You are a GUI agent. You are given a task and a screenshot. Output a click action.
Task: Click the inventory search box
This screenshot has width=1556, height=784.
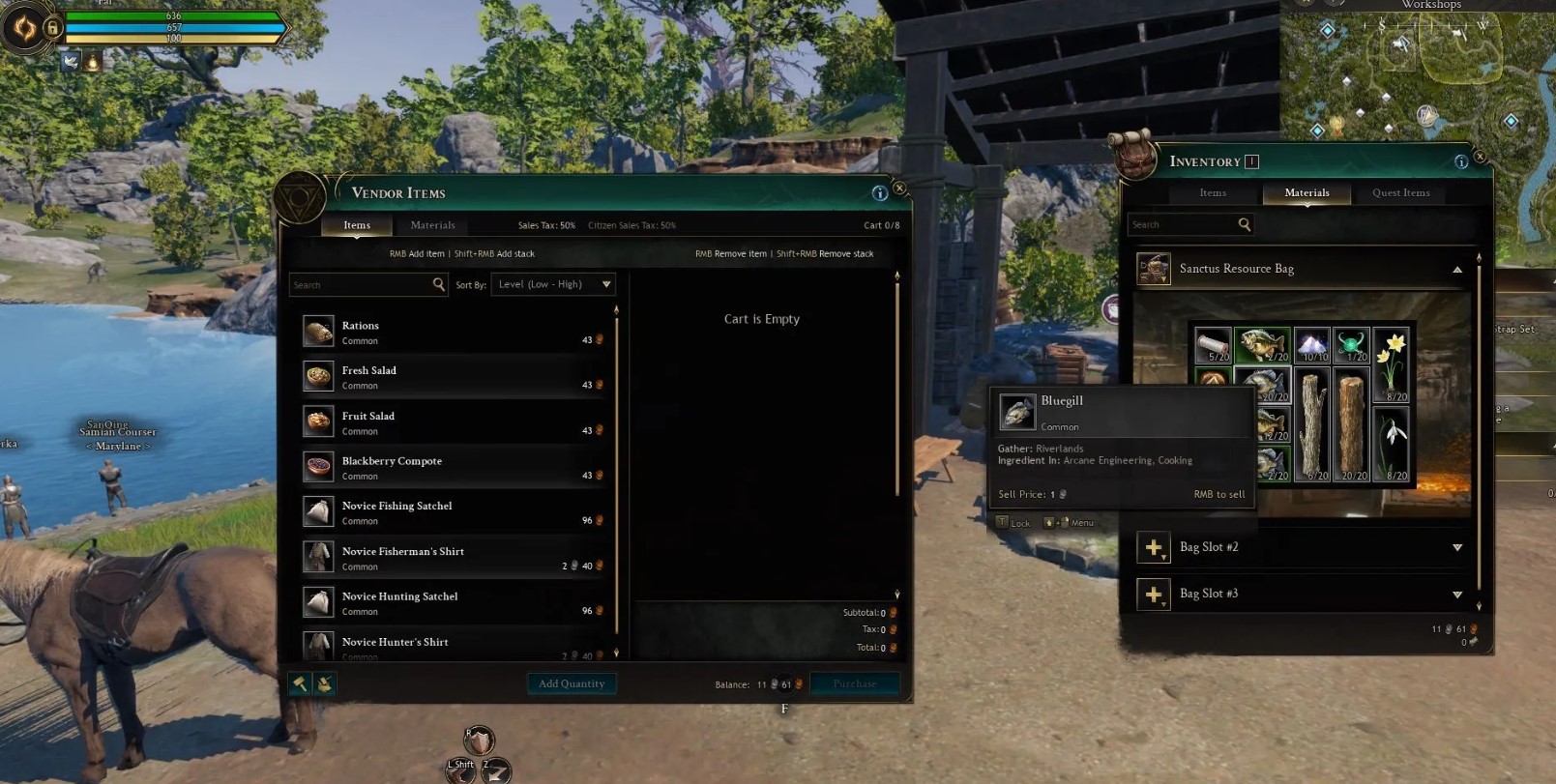(1182, 225)
